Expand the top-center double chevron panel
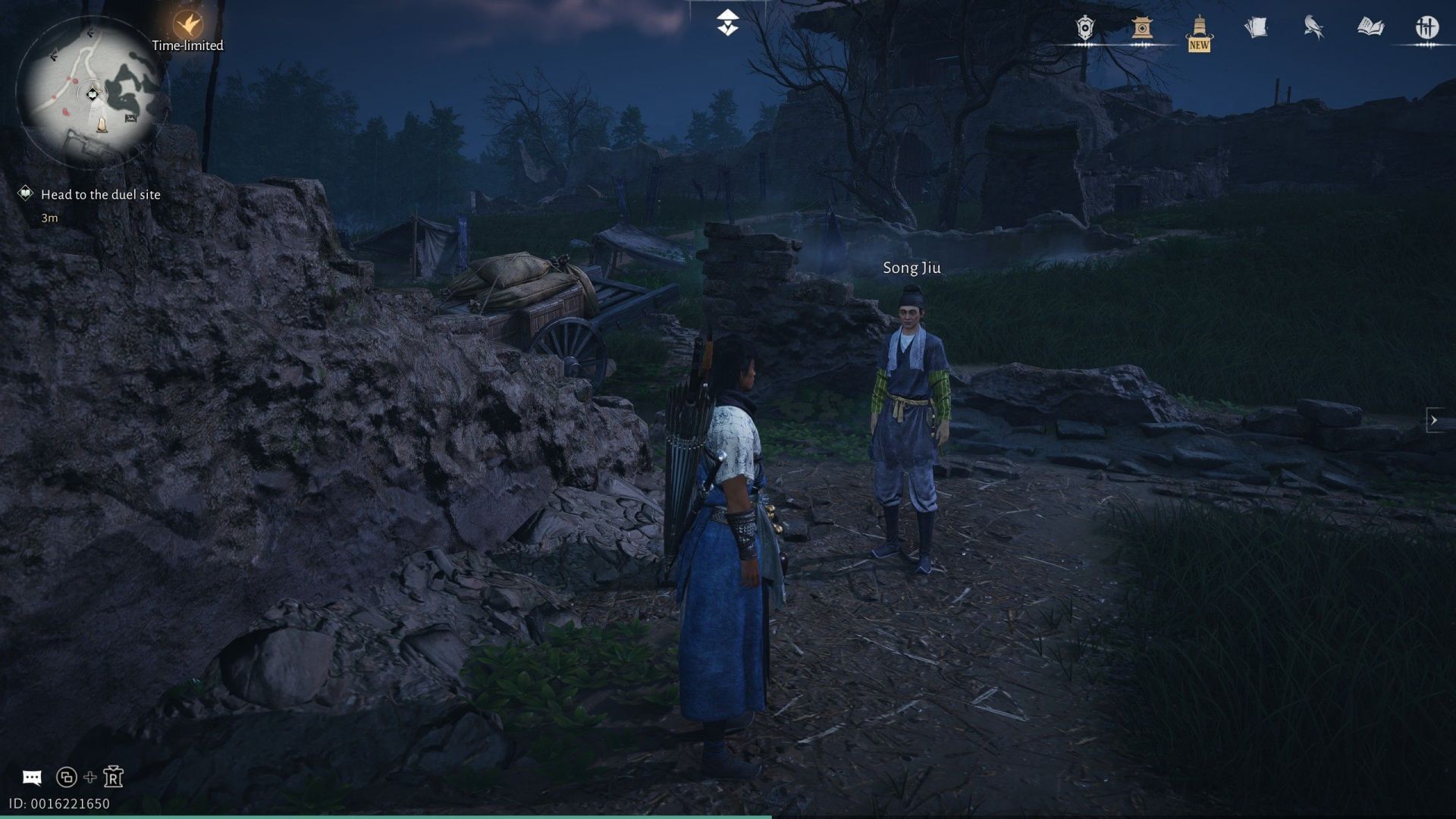 tap(727, 21)
